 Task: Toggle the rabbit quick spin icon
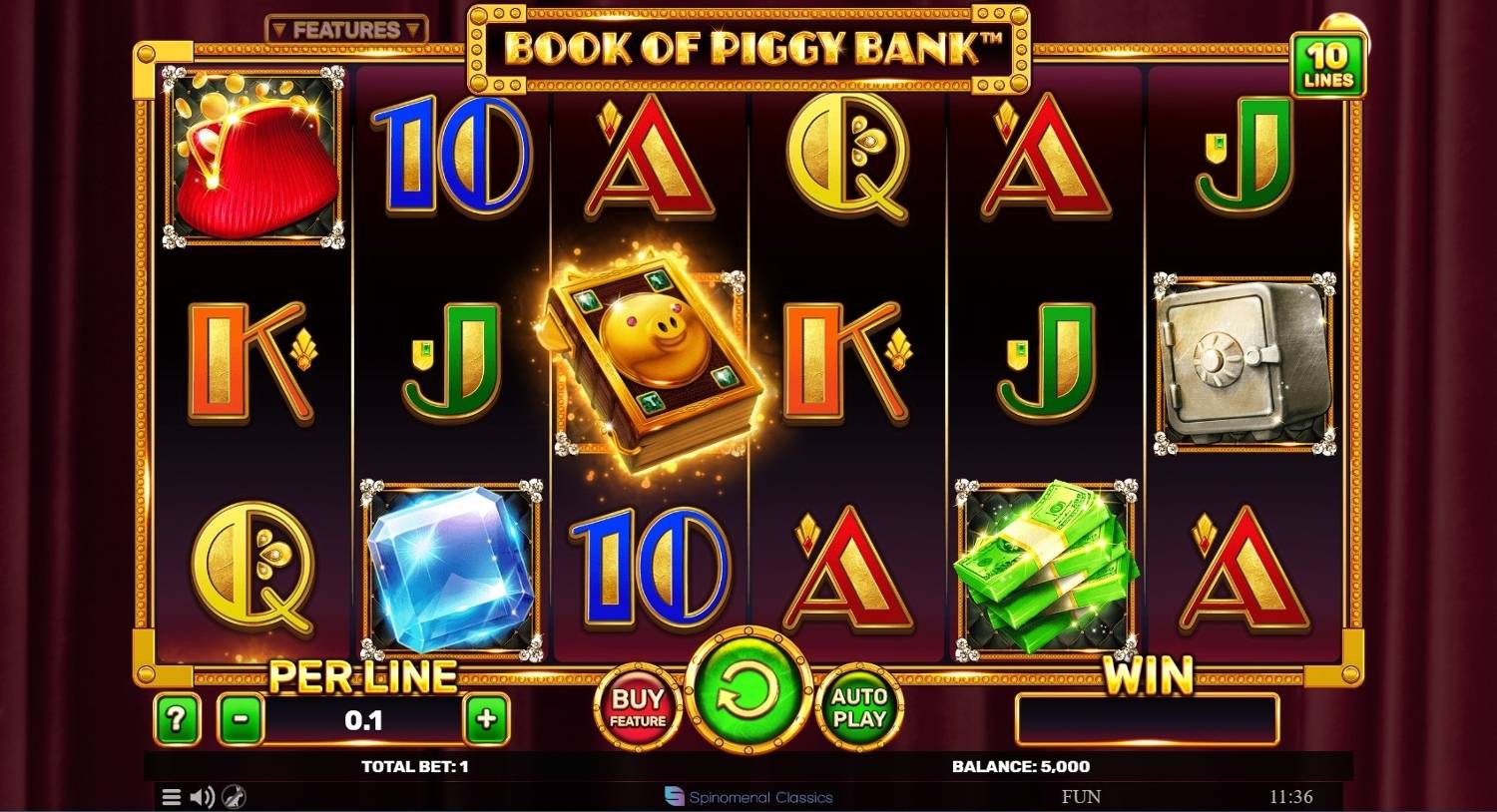234,797
